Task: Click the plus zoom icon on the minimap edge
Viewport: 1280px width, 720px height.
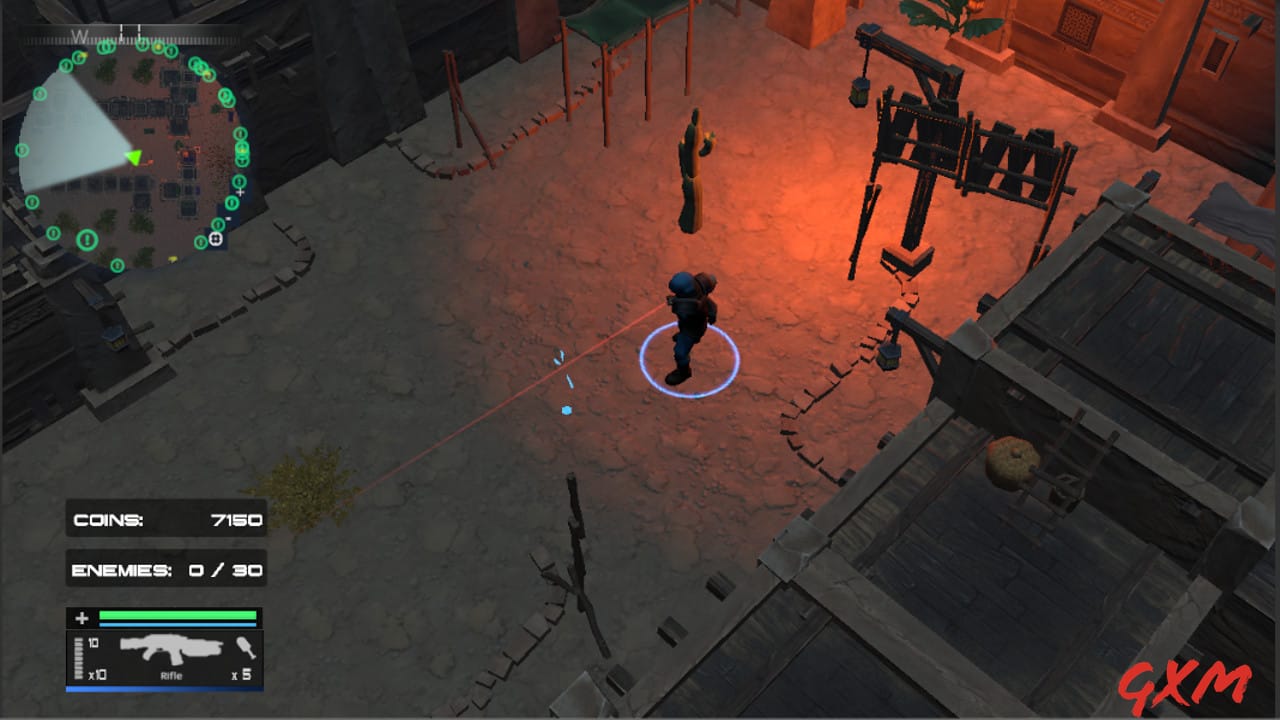Action: pyautogui.click(x=240, y=192)
